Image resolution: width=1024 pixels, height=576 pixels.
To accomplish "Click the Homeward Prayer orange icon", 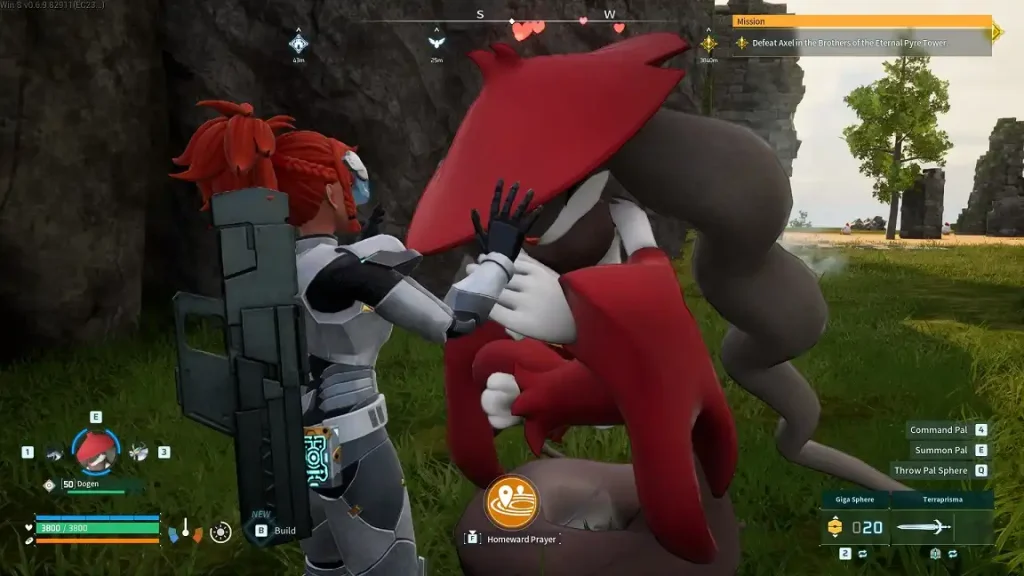I will (x=511, y=502).
